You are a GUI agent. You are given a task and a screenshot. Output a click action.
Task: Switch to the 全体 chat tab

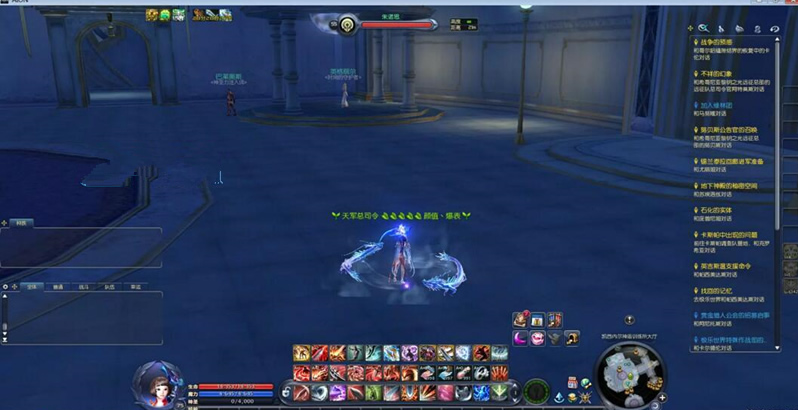click(x=33, y=286)
